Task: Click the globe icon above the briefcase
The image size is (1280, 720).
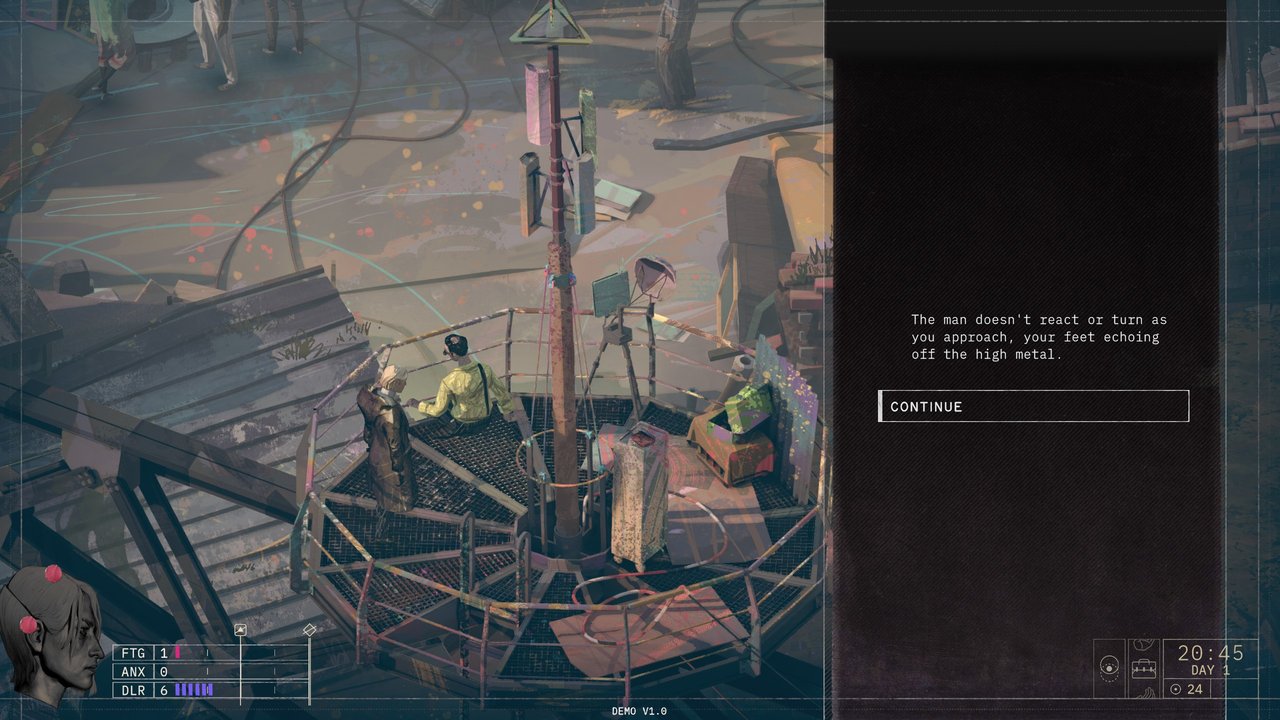Action: [x=1145, y=644]
